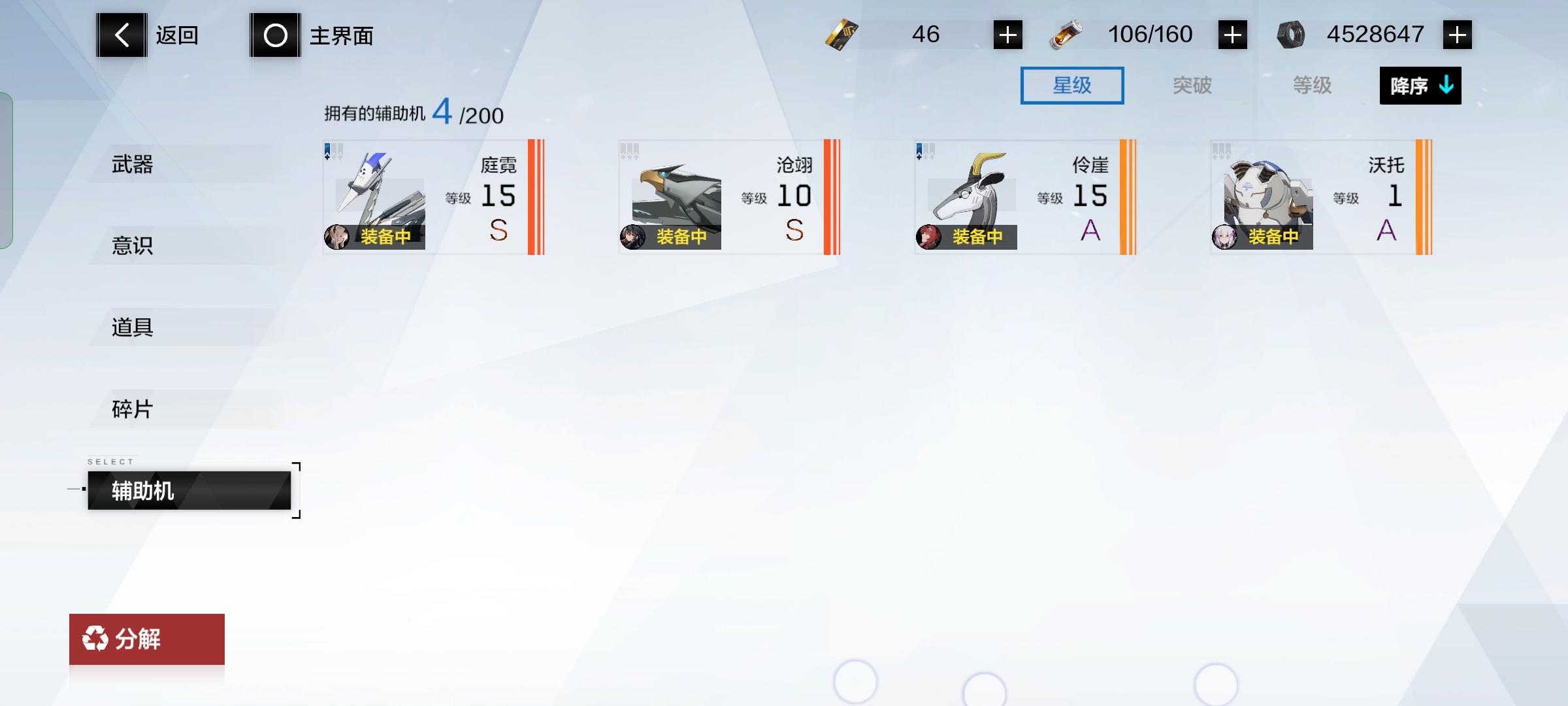Click the 返回 back arrow icon
The image size is (1568, 706).
click(x=121, y=35)
